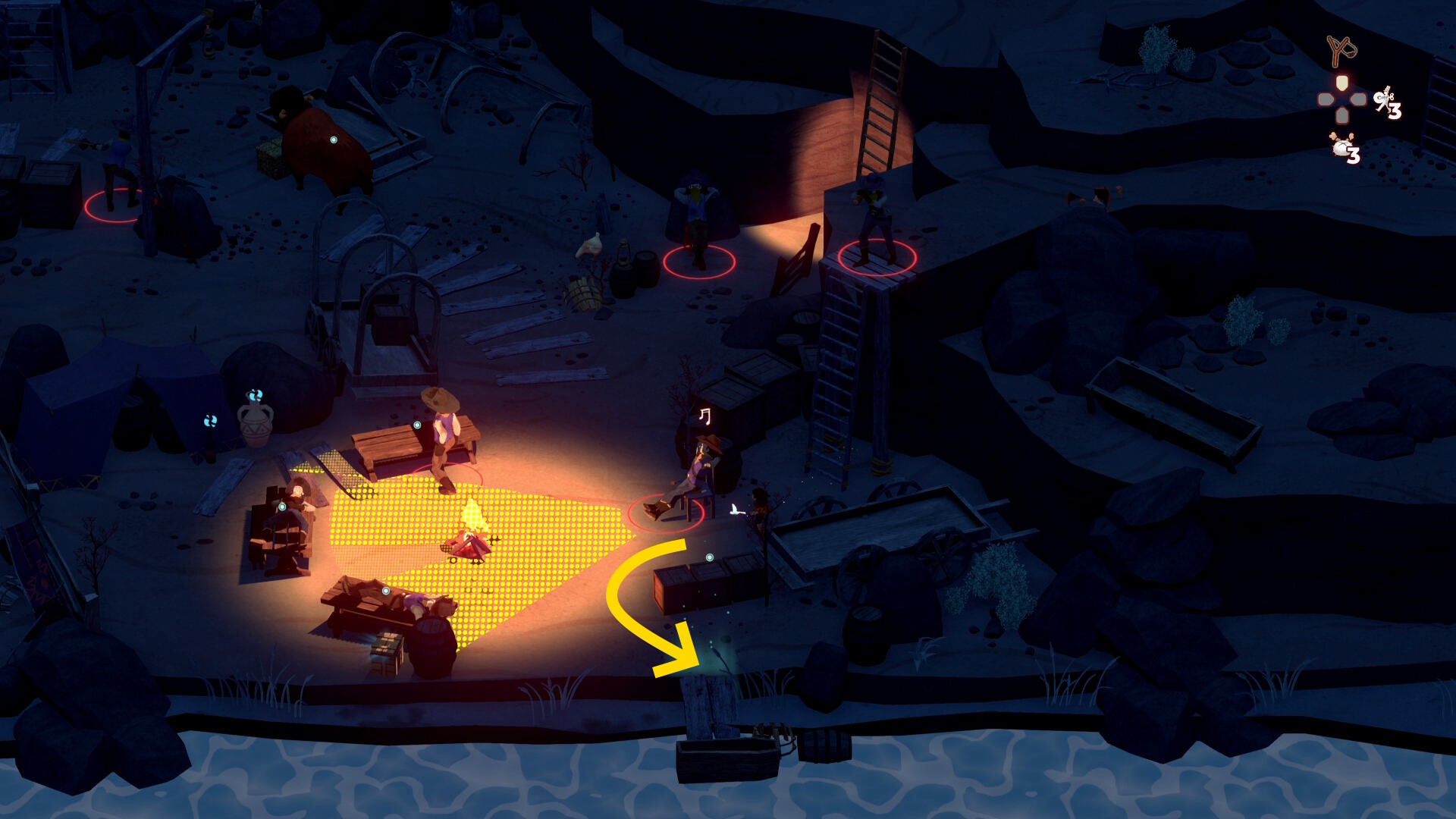Pick the smoke bomb item icon
The width and height of the screenshot is (1456, 819).
(x=1342, y=145)
